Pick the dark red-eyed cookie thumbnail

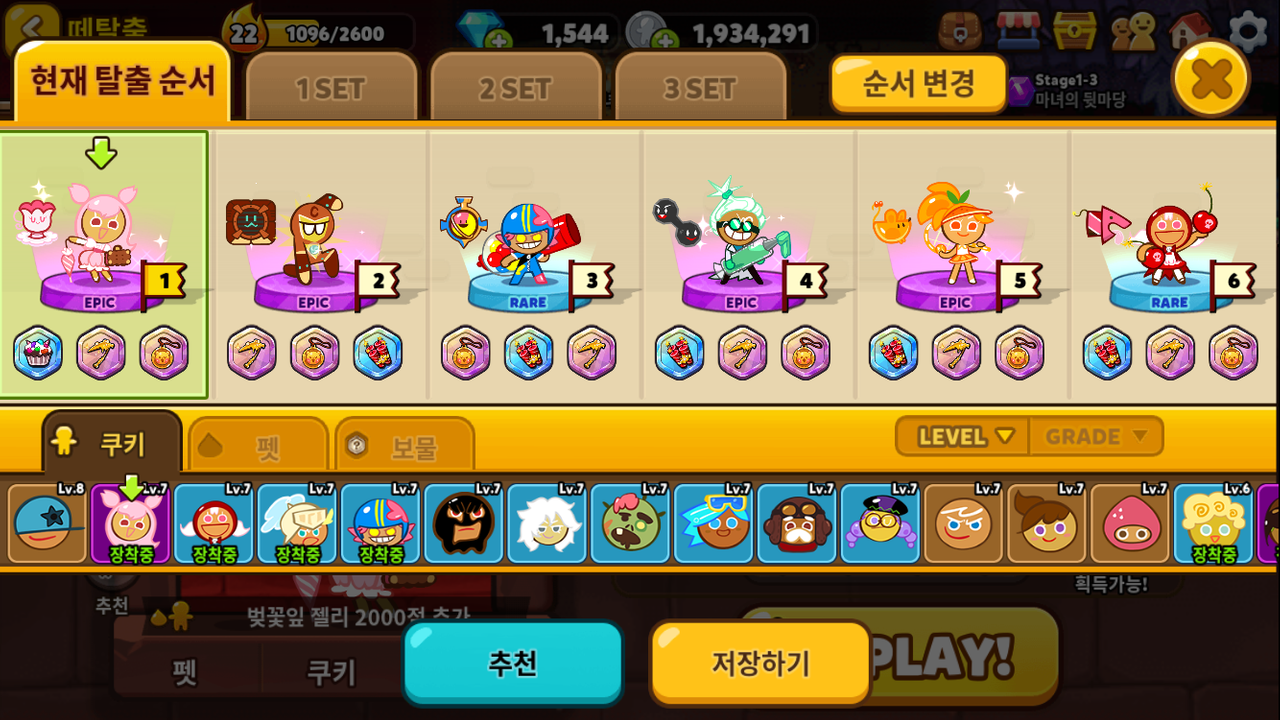coord(463,524)
